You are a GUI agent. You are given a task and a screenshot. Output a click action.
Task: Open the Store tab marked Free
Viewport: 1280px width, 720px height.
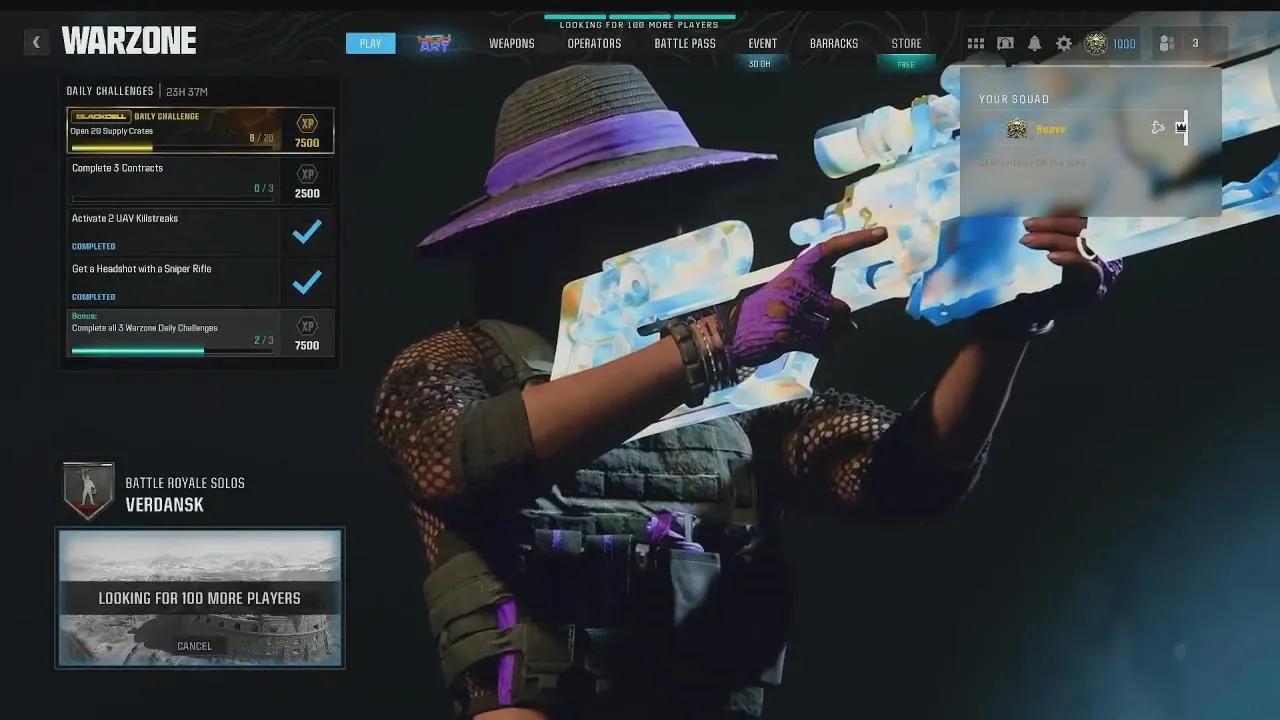click(x=906, y=43)
